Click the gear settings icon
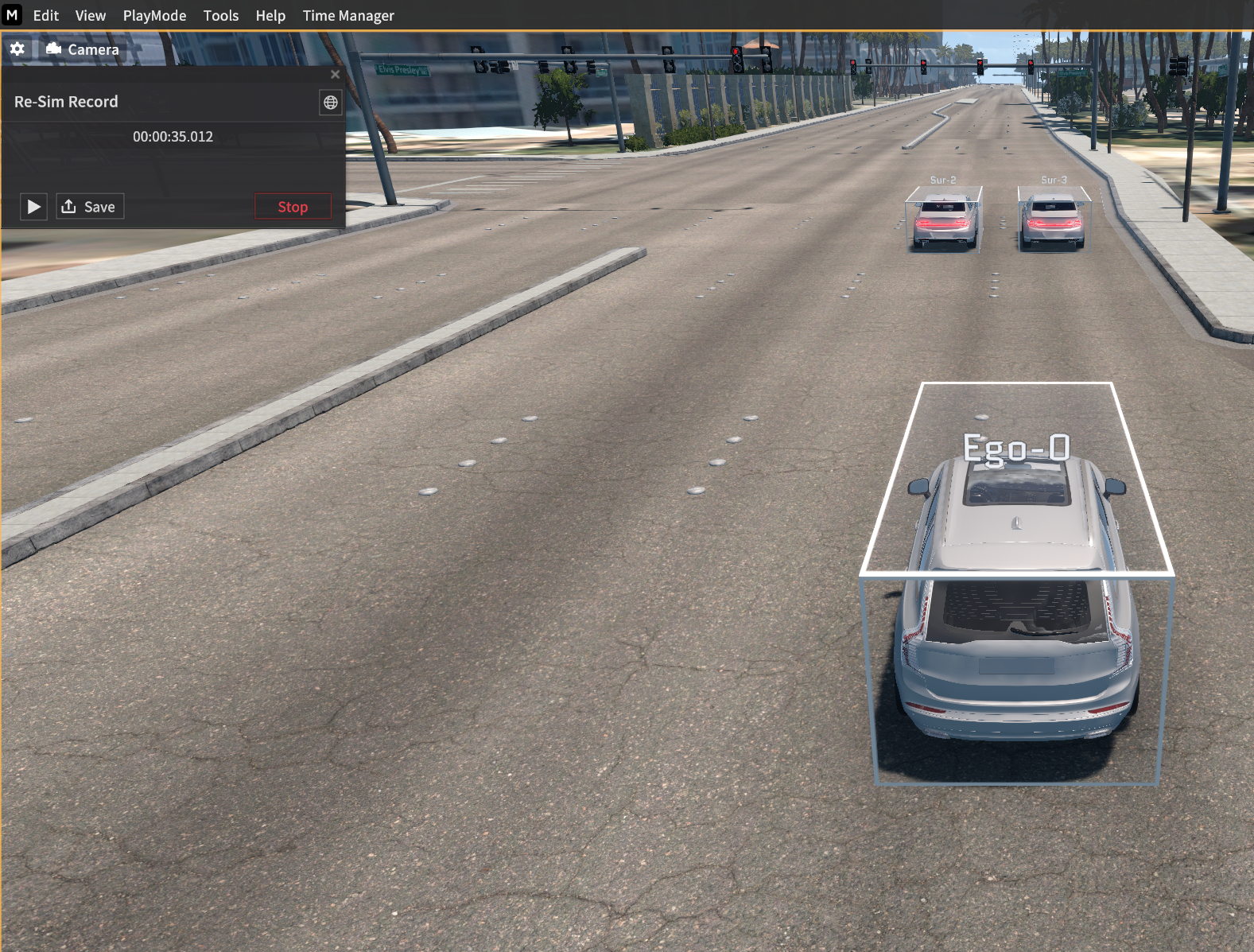Viewport: 1254px width, 952px height. (17, 49)
